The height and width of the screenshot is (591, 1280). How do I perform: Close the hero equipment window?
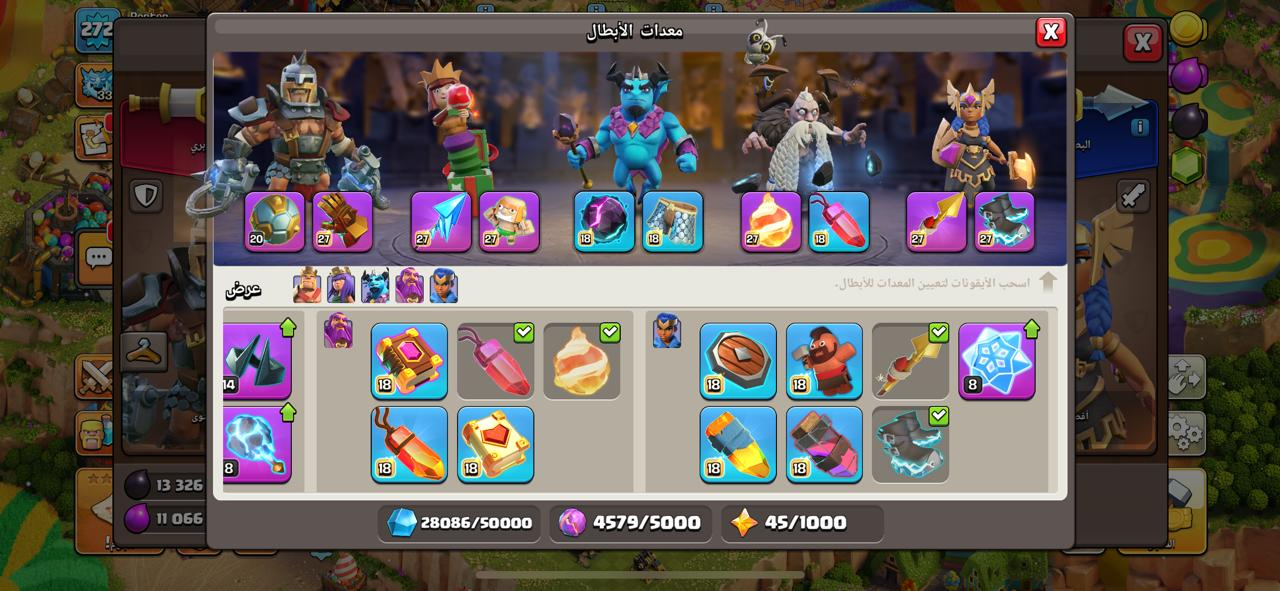coord(1050,32)
